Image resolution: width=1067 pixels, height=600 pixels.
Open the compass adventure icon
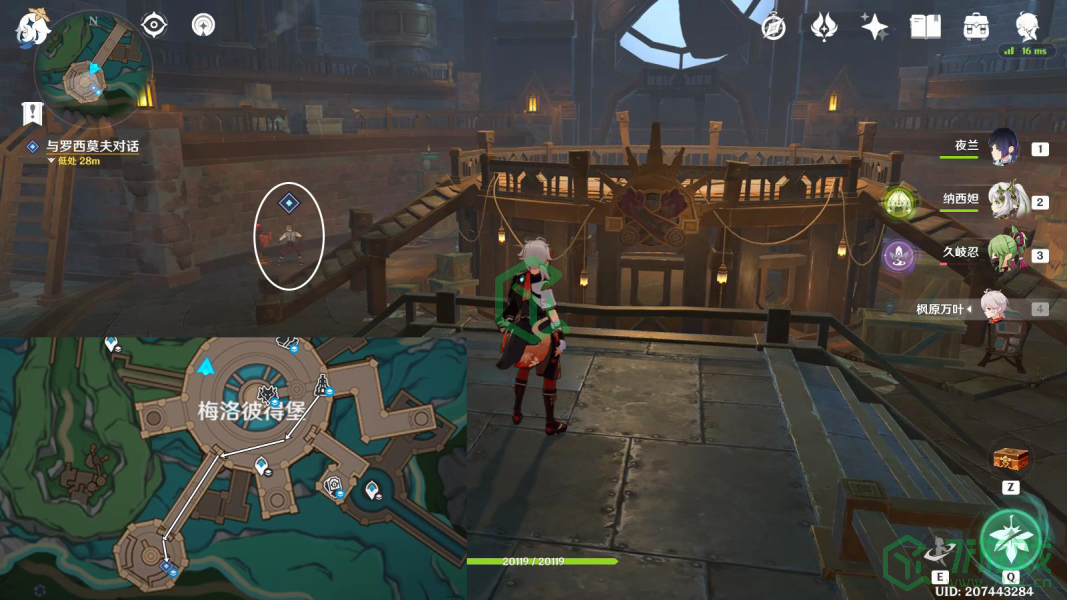[773, 27]
